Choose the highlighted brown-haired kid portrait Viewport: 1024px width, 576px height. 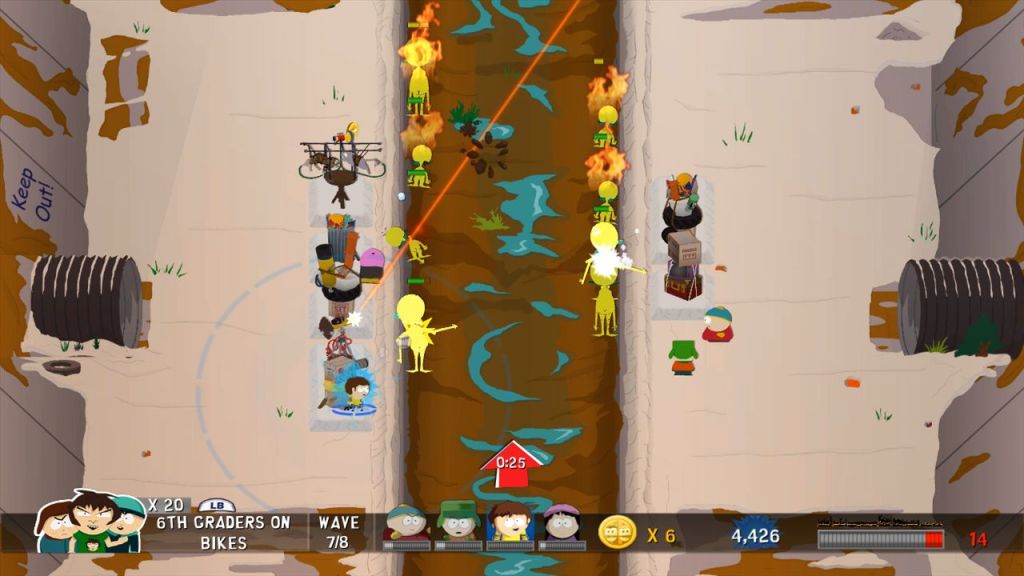tap(510, 524)
